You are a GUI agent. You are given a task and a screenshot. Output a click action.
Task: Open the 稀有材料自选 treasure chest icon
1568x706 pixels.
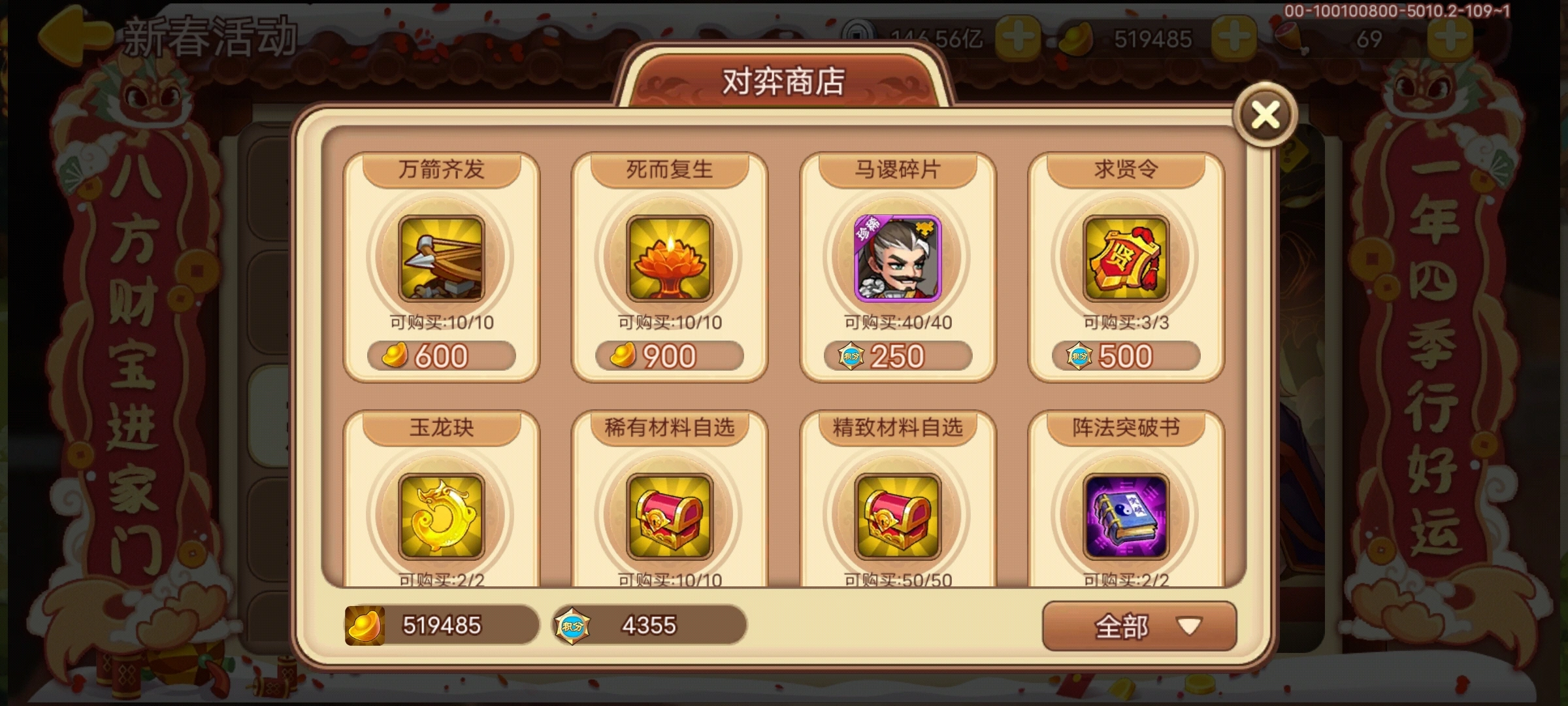pyautogui.click(x=668, y=516)
